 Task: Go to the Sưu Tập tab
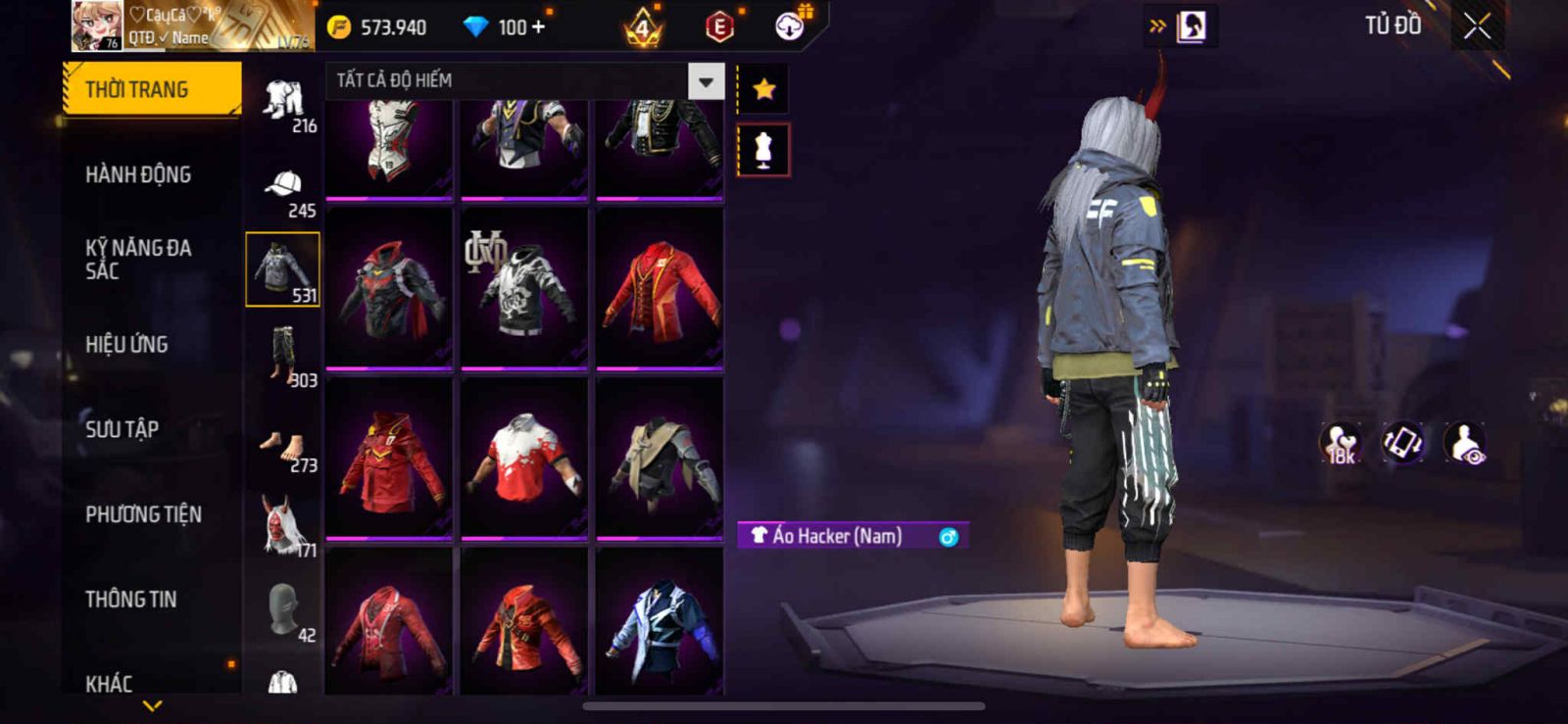(122, 429)
